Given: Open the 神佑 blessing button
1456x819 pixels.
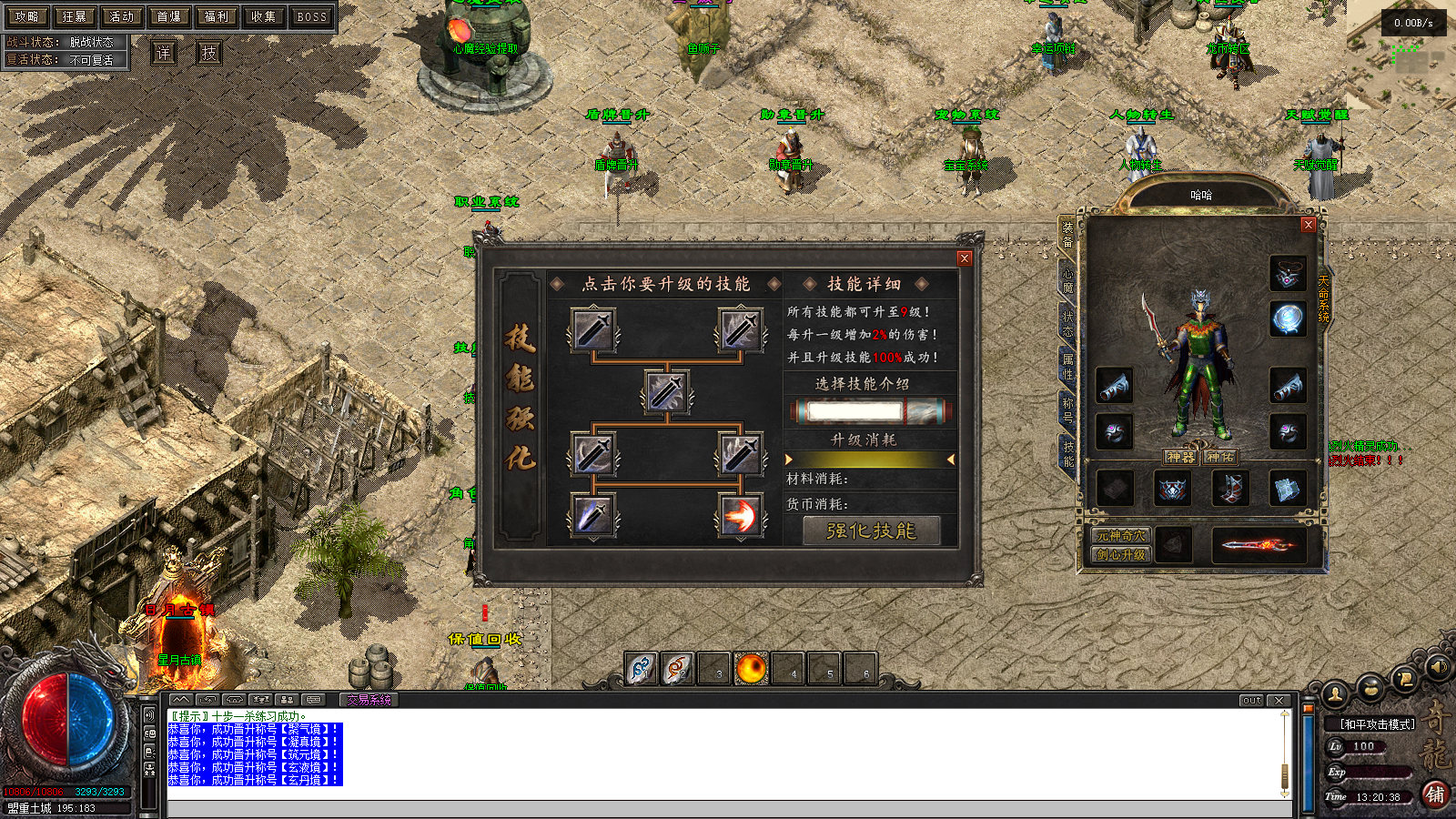Looking at the screenshot, I should pos(1219,457).
